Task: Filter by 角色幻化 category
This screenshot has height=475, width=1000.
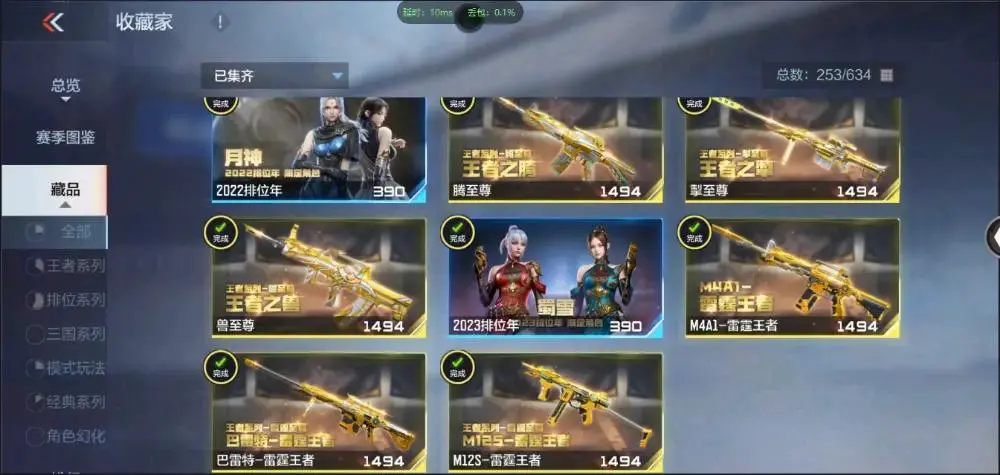Action: pyautogui.click(x=68, y=436)
